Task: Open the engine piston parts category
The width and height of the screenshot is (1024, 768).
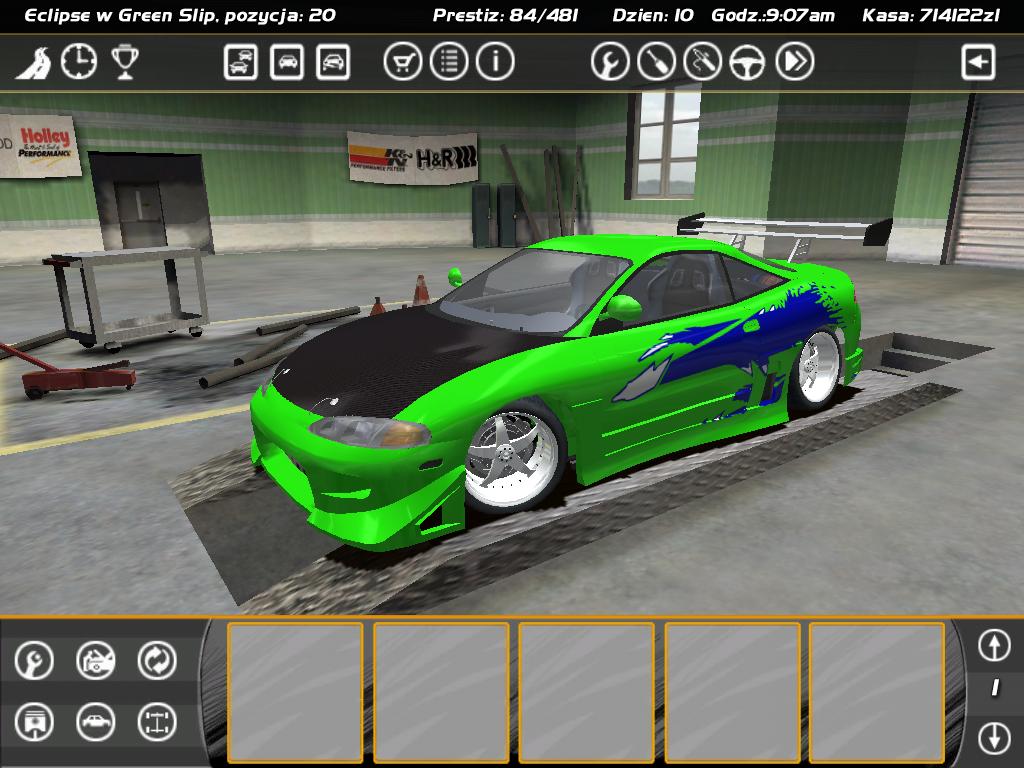Action: click(34, 722)
